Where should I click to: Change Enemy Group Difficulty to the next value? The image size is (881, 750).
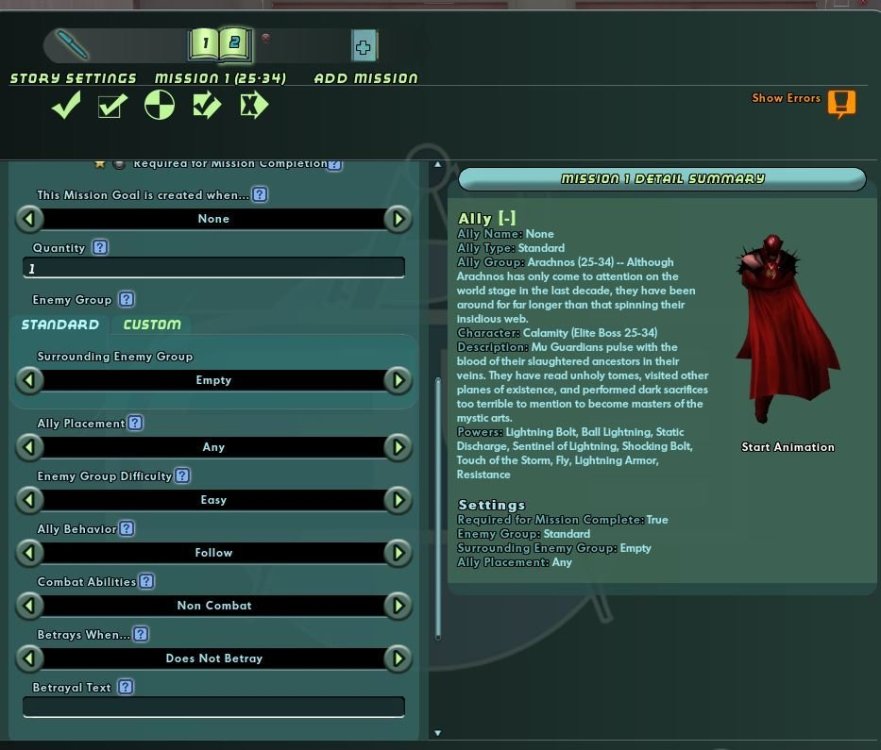coord(398,500)
